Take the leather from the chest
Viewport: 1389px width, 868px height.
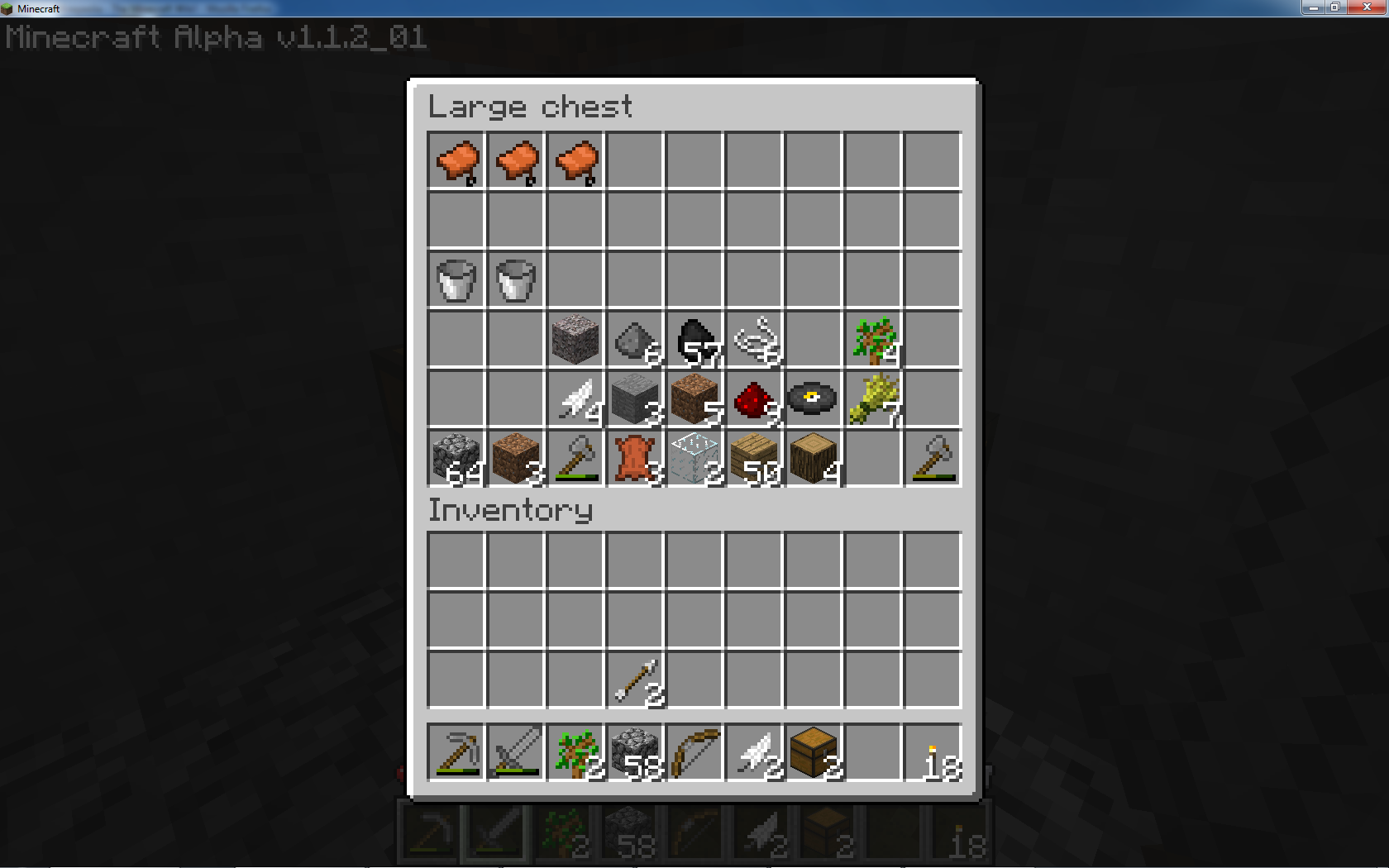635,460
